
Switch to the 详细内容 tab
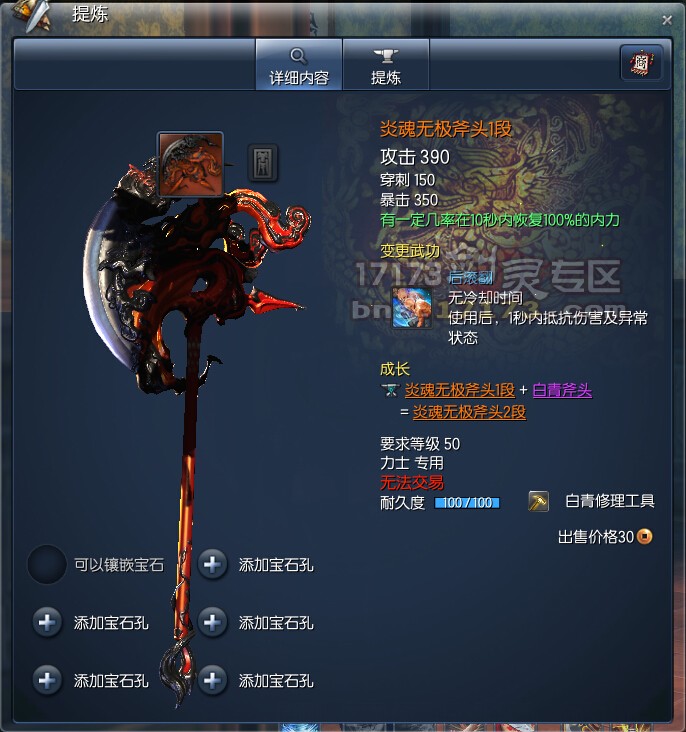[x=298, y=64]
